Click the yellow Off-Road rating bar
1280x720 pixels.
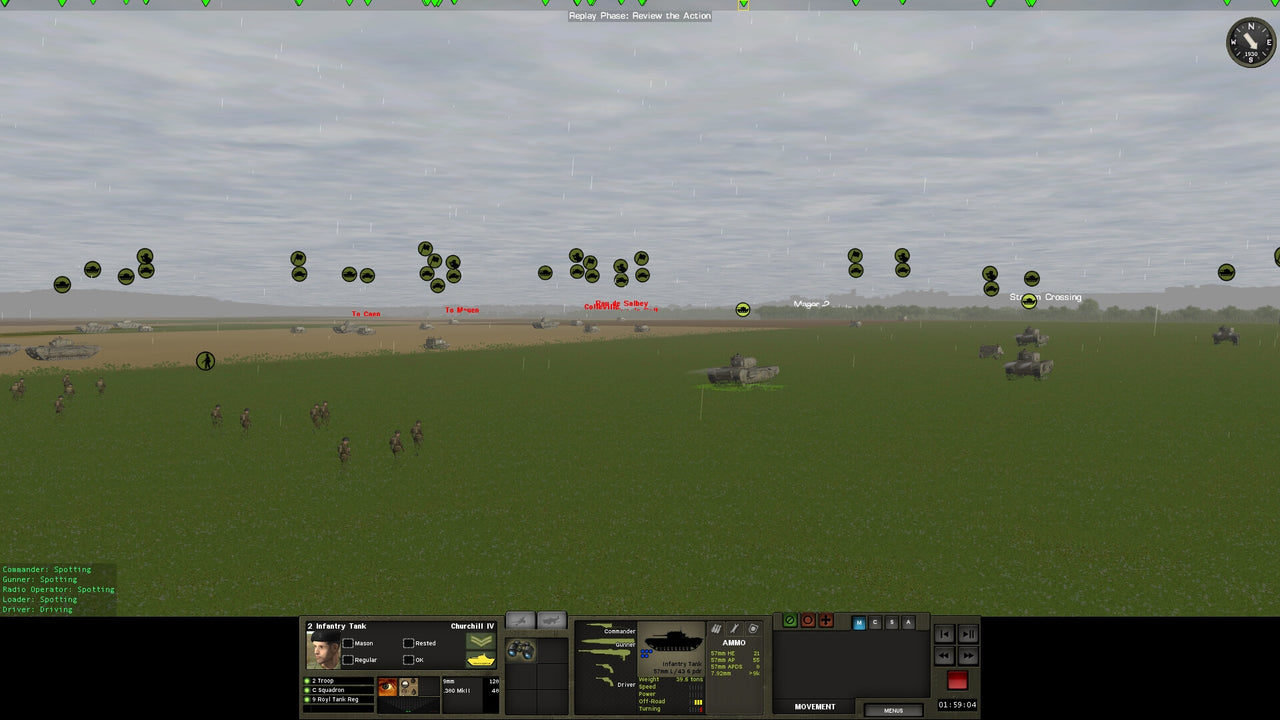tap(699, 702)
